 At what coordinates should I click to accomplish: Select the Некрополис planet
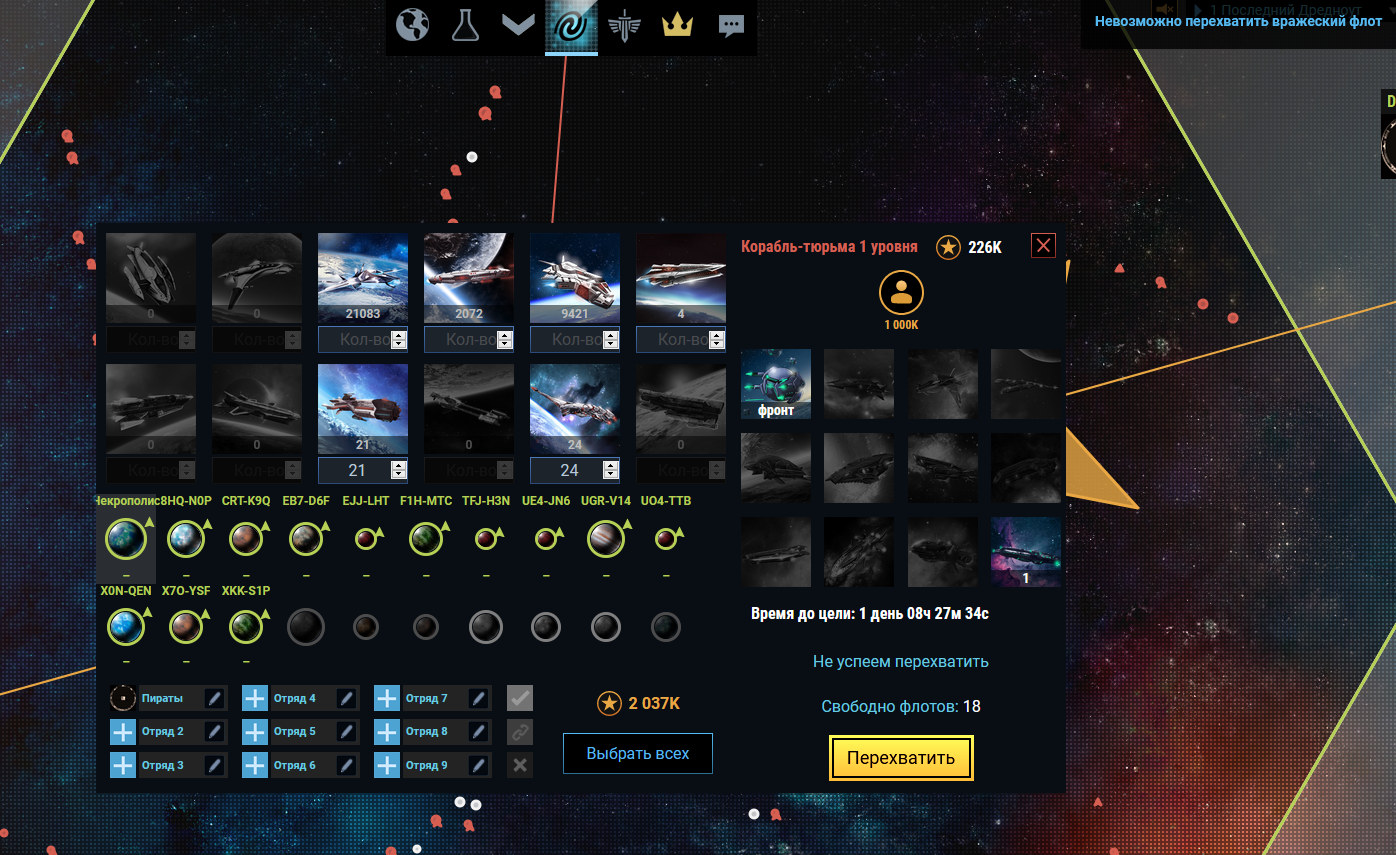[x=126, y=540]
